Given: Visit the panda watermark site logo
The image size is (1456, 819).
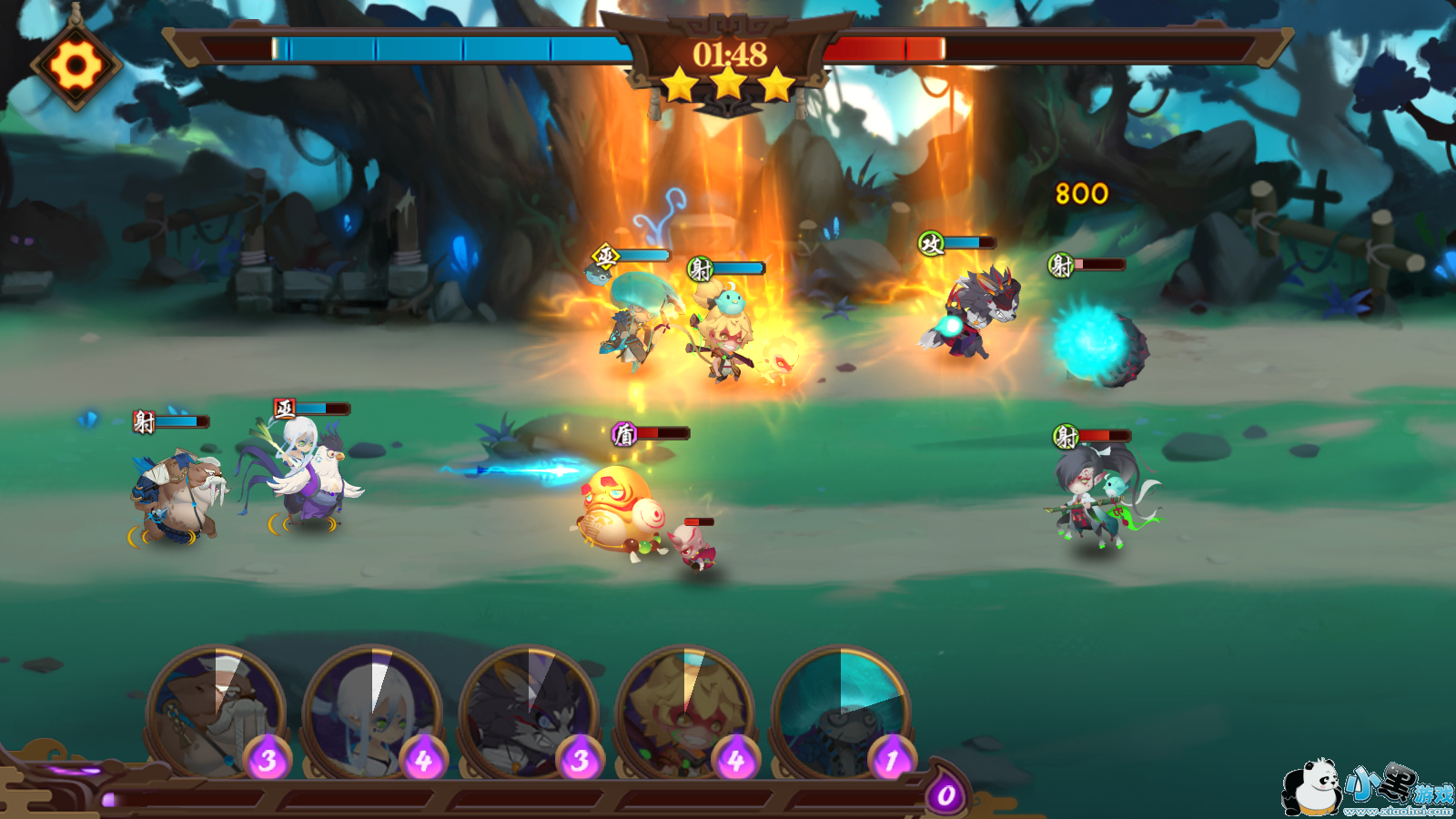Looking at the screenshot, I should click(1367, 788).
